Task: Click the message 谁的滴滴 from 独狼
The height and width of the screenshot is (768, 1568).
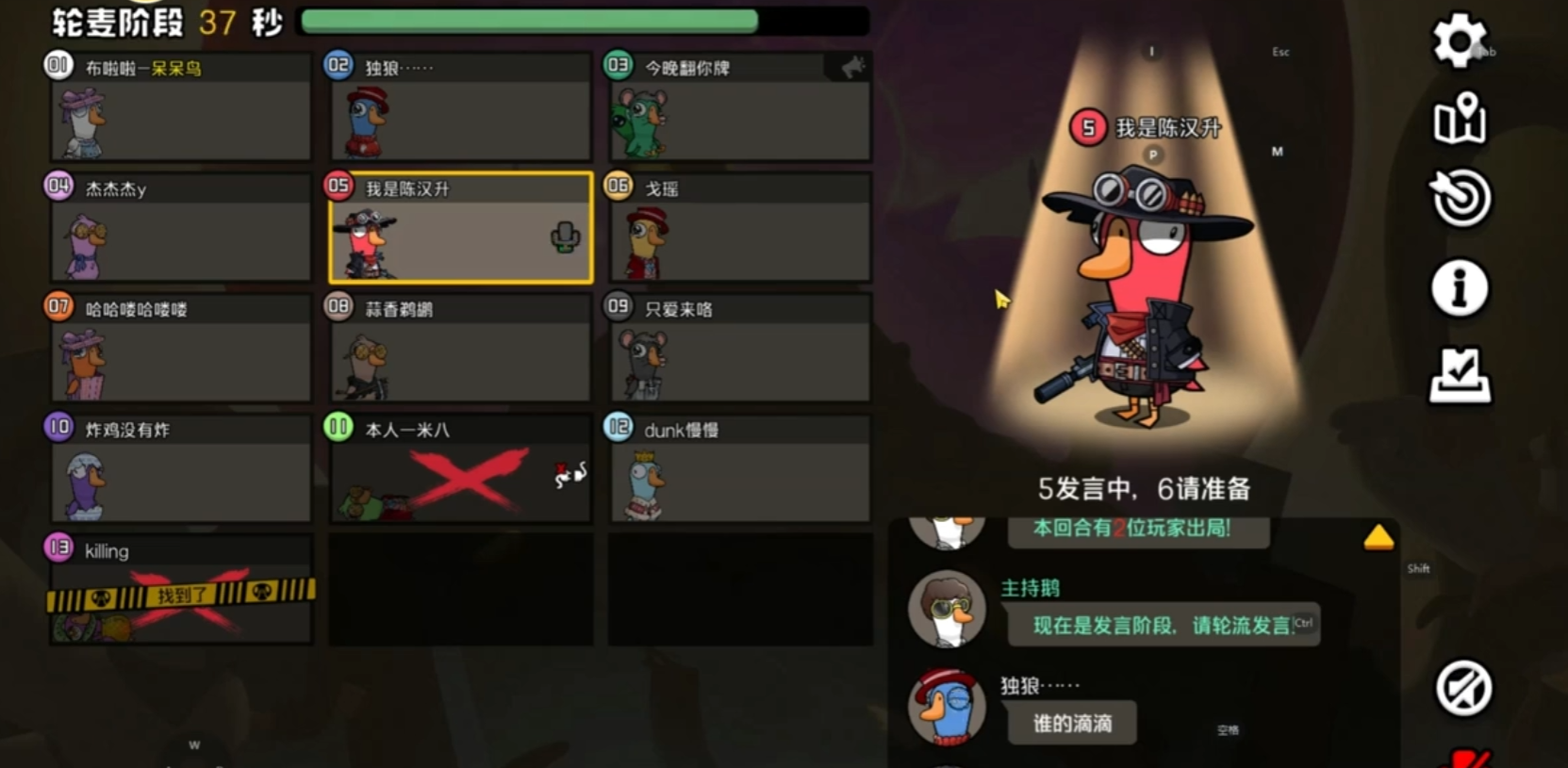Action: pyautogui.click(x=1071, y=724)
